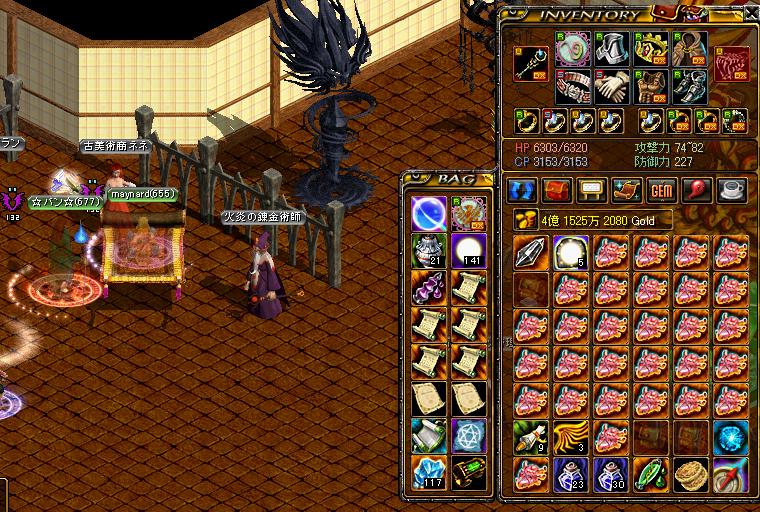Click the blue arrows swap button
This screenshot has width=760, height=512.
click(x=519, y=190)
